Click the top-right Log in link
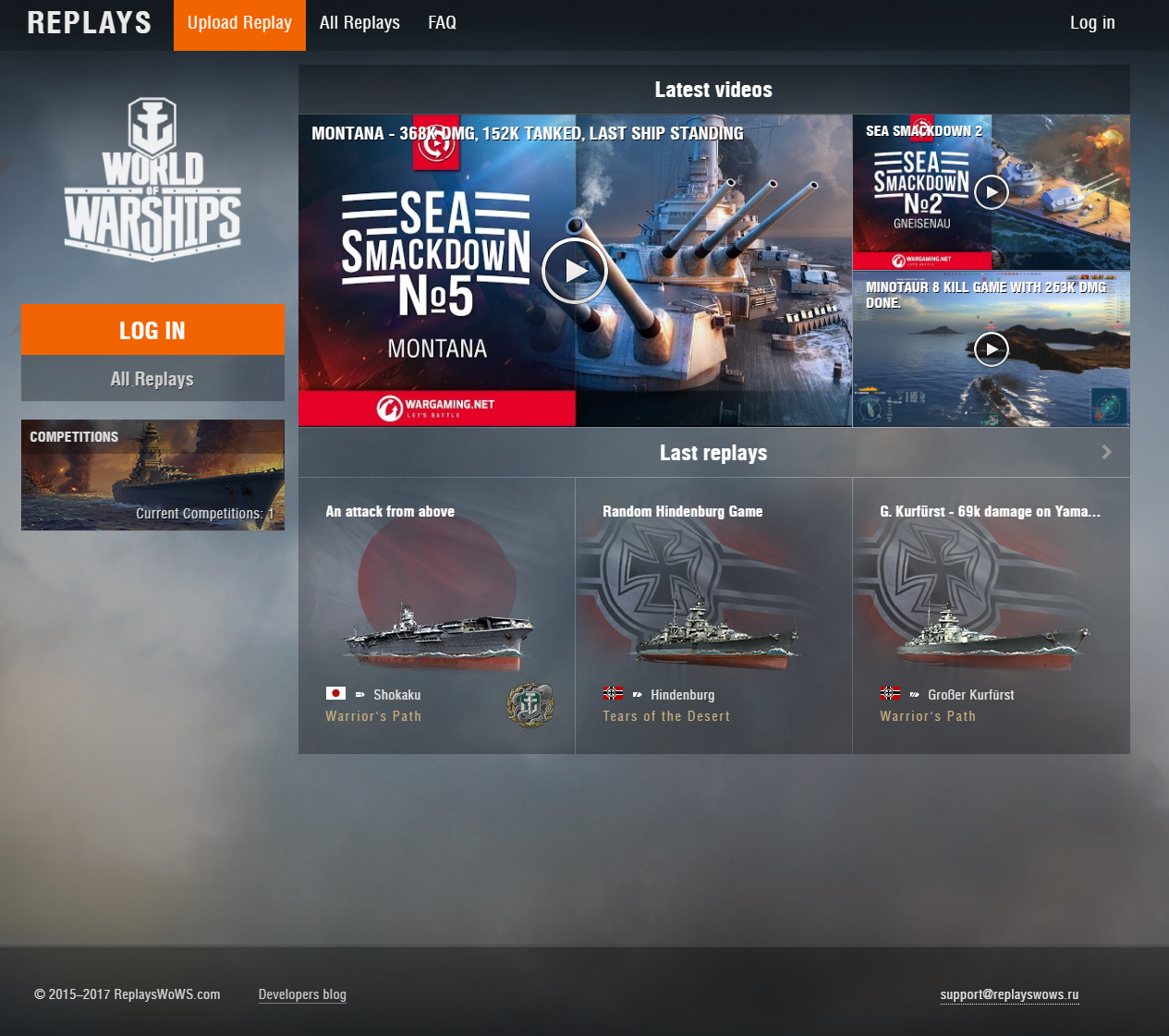This screenshot has height=1036, width=1169. (1091, 24)
